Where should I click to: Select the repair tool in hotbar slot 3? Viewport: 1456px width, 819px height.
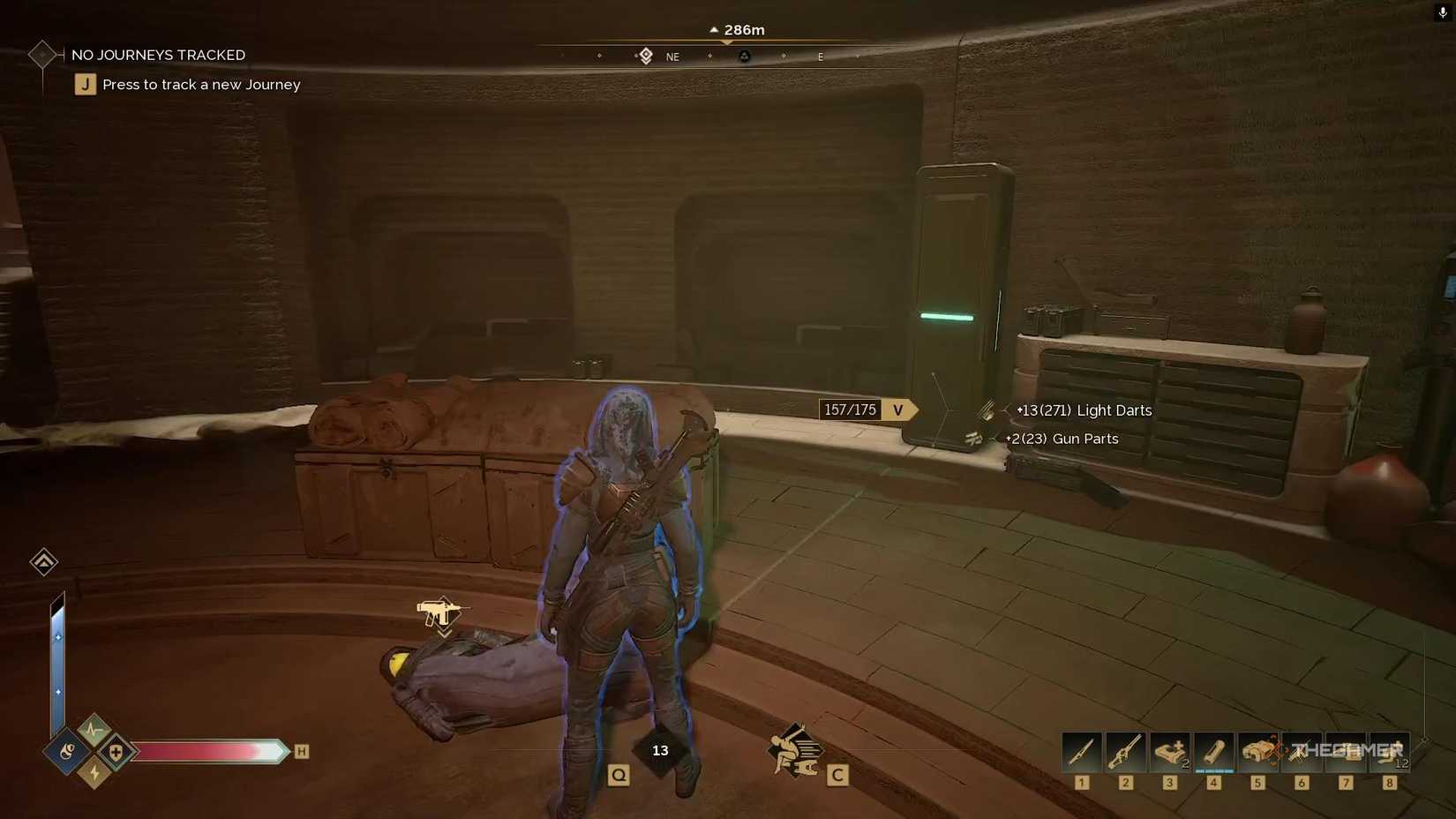click(x=1169, y=751)
